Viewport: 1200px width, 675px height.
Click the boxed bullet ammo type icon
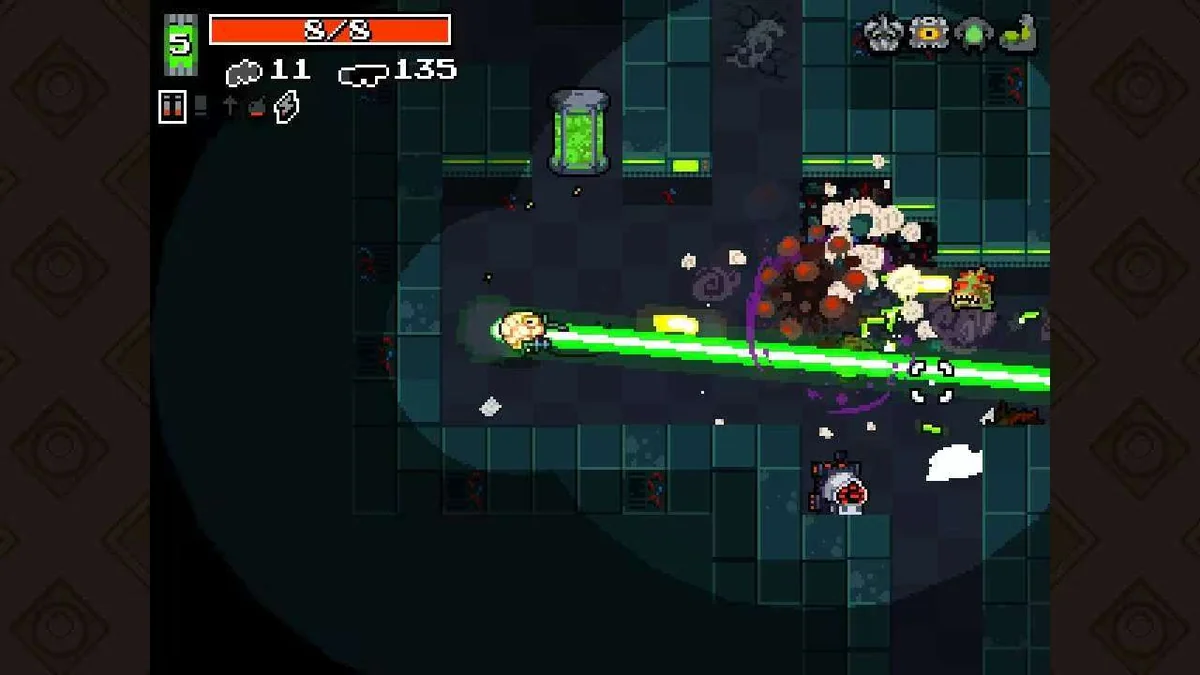(x=172, y=106)
